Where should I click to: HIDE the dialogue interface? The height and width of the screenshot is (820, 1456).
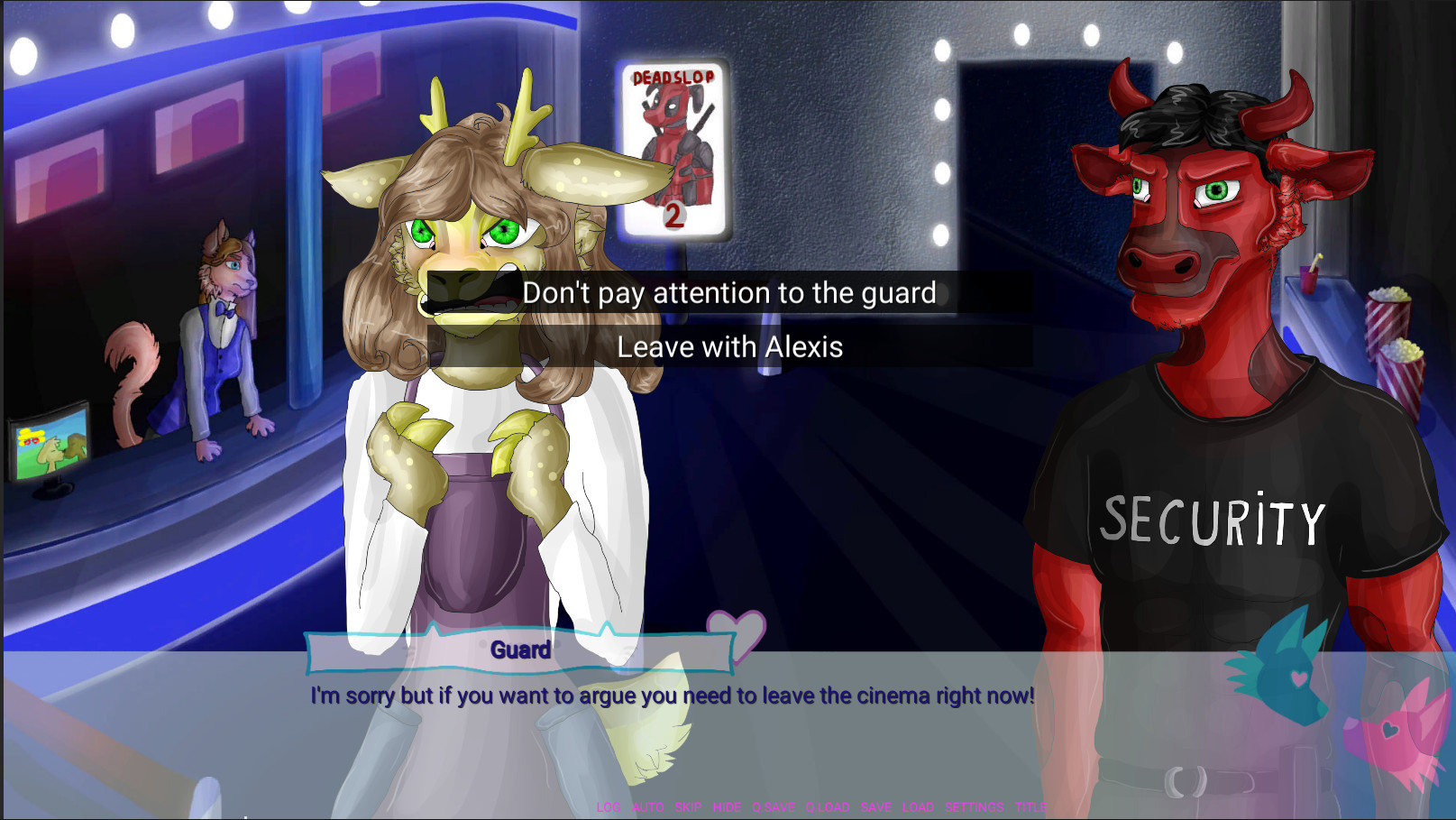pyautogui.click(x=727, y=807)
